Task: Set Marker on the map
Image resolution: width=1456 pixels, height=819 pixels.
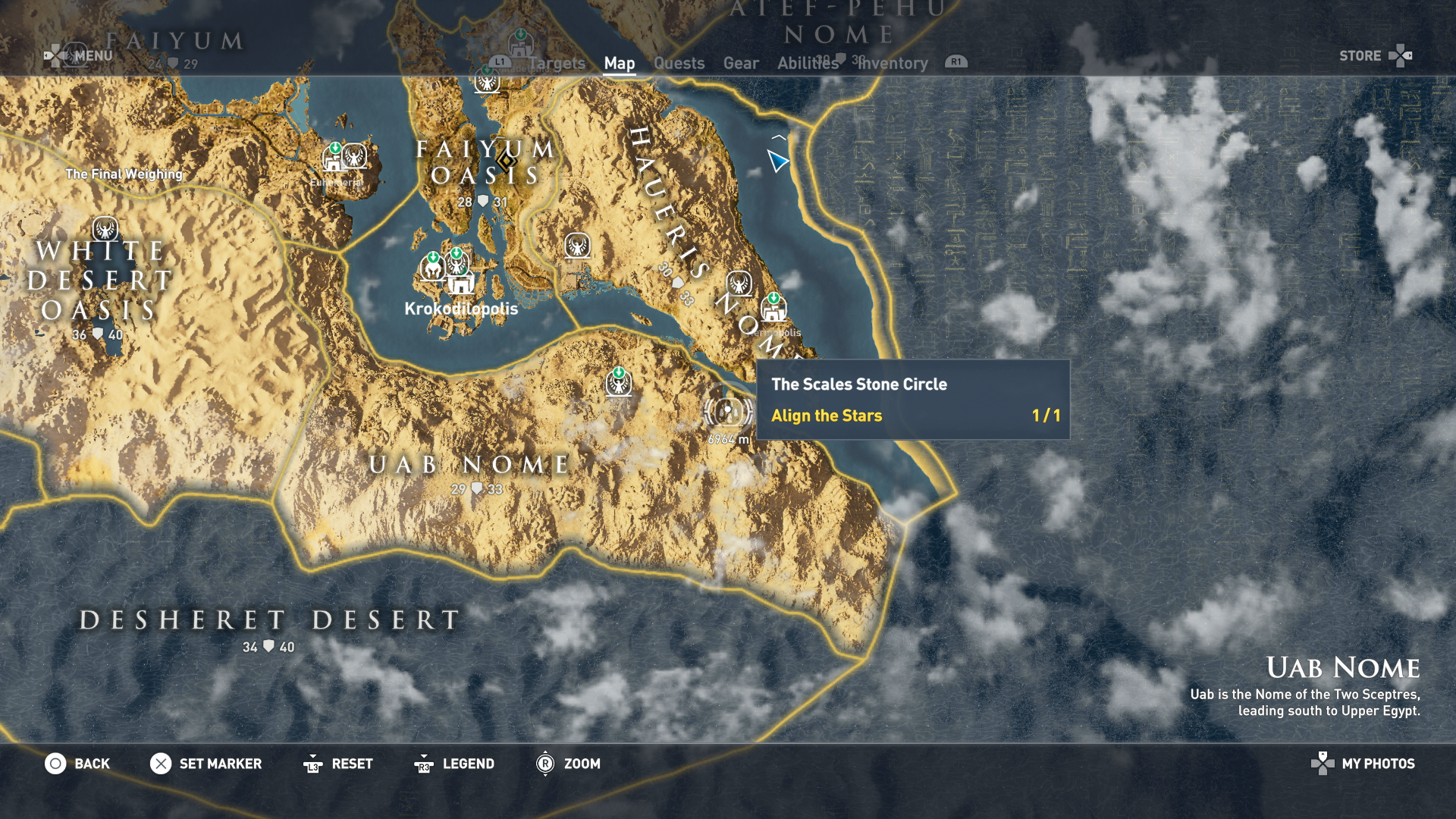Action: (206, 764)
